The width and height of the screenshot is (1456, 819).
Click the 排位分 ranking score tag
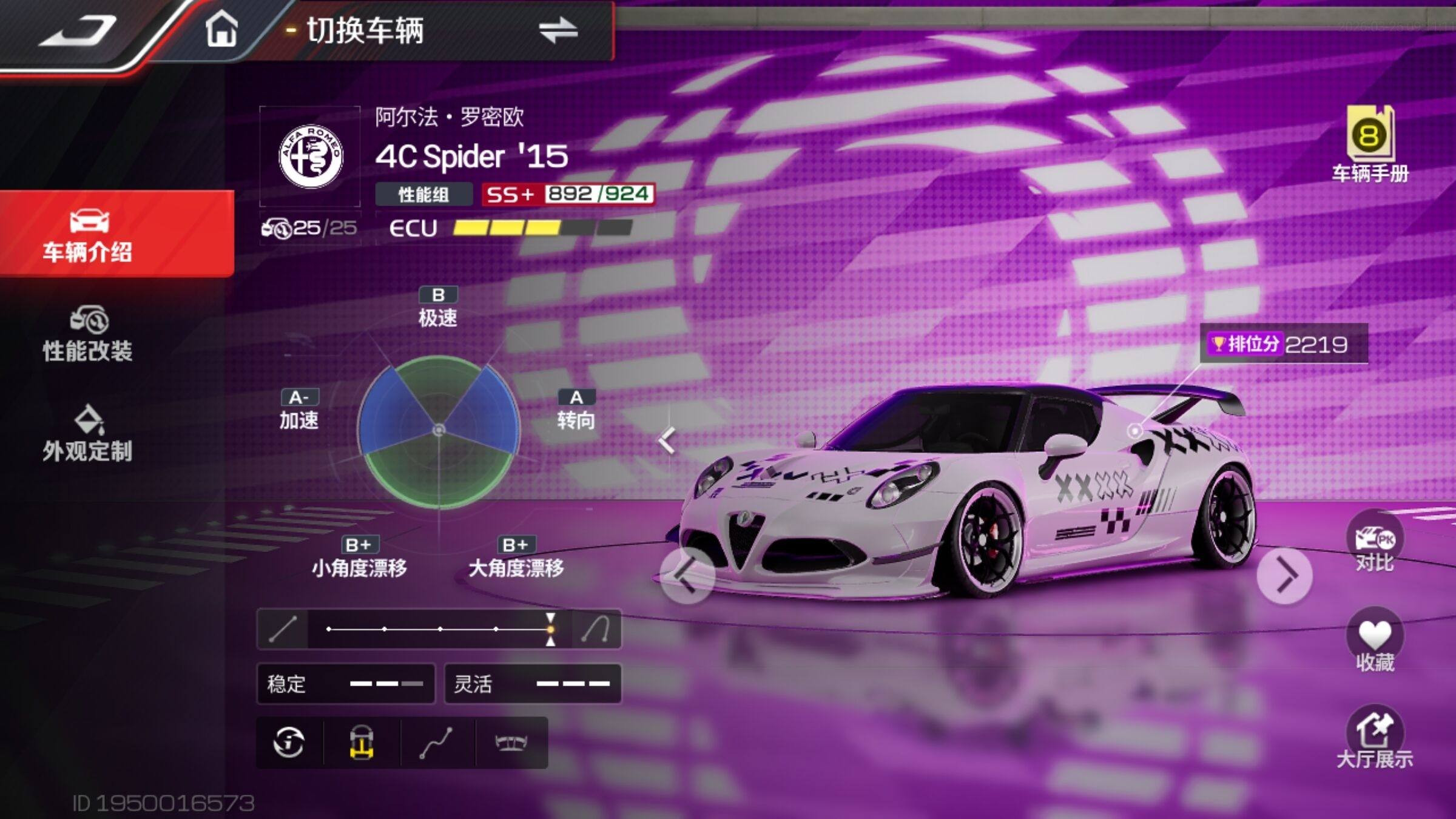click(x=1284, y=345)
